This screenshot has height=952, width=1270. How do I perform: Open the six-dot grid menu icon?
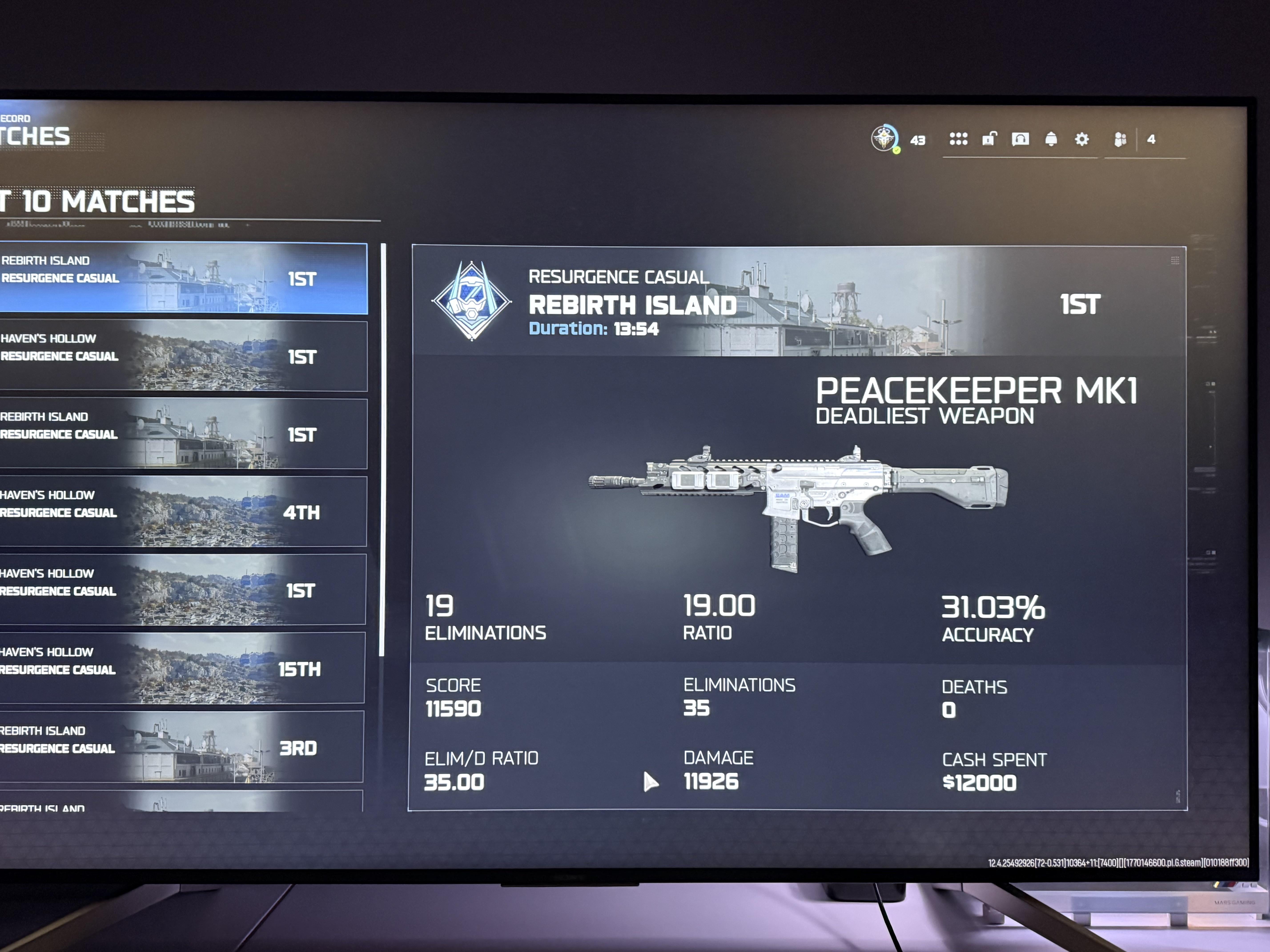click(958, 139)
